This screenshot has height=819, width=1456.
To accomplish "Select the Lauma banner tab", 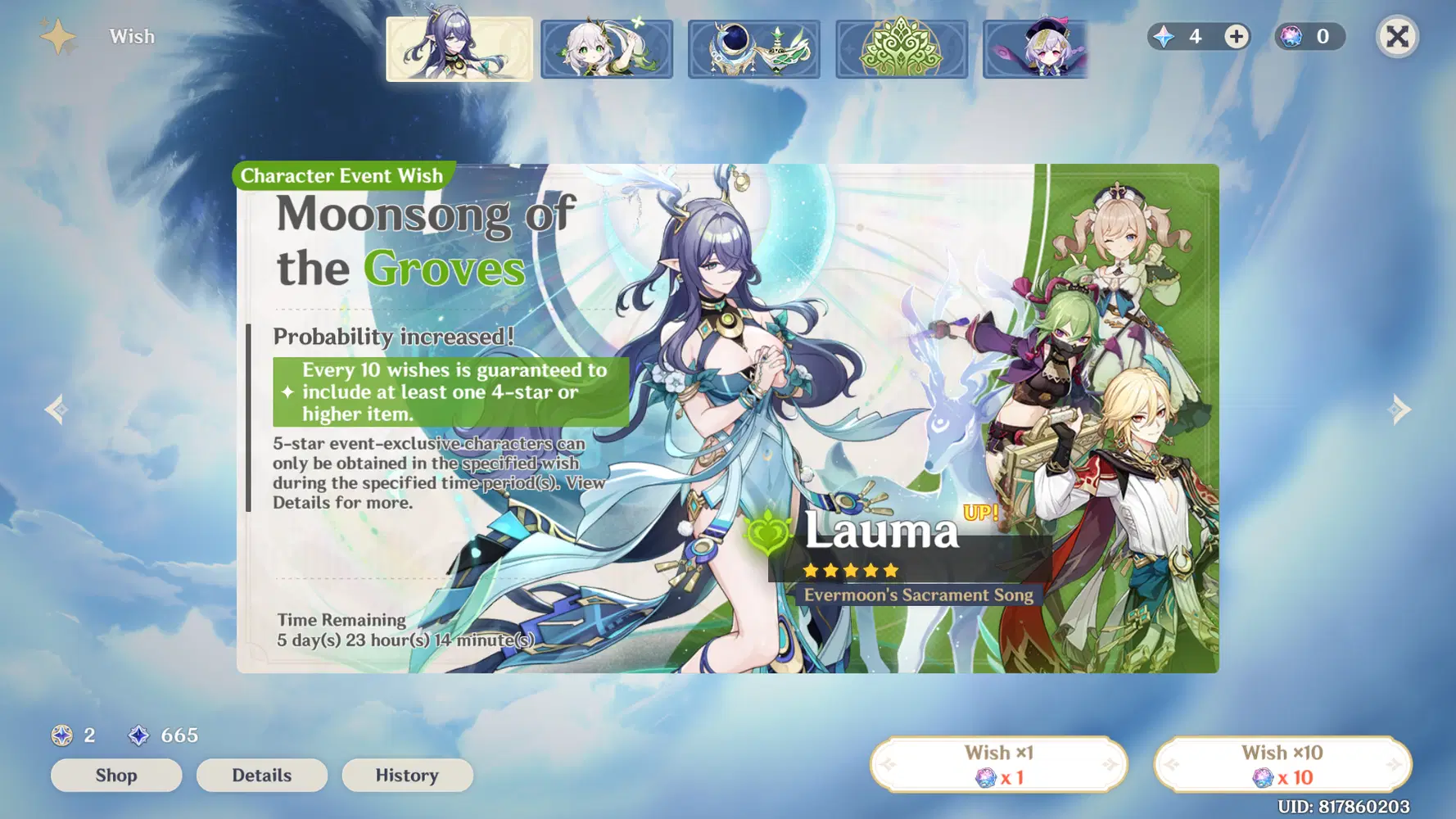I will point(460,48).
